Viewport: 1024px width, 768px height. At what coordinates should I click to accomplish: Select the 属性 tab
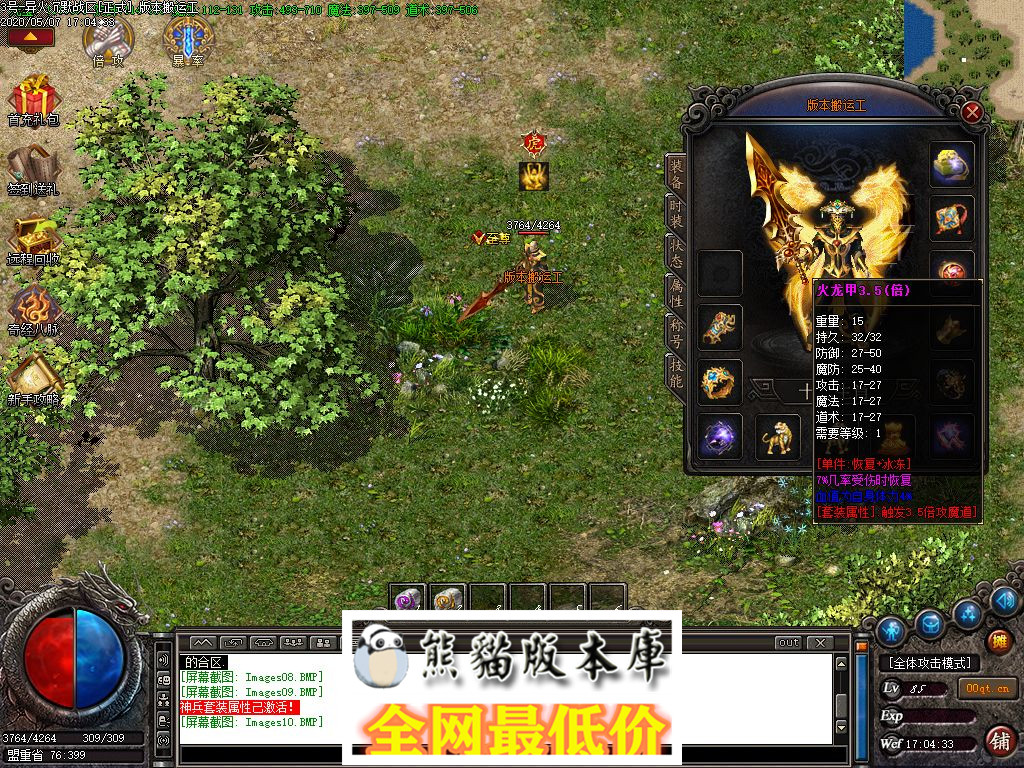coord(677,292)
